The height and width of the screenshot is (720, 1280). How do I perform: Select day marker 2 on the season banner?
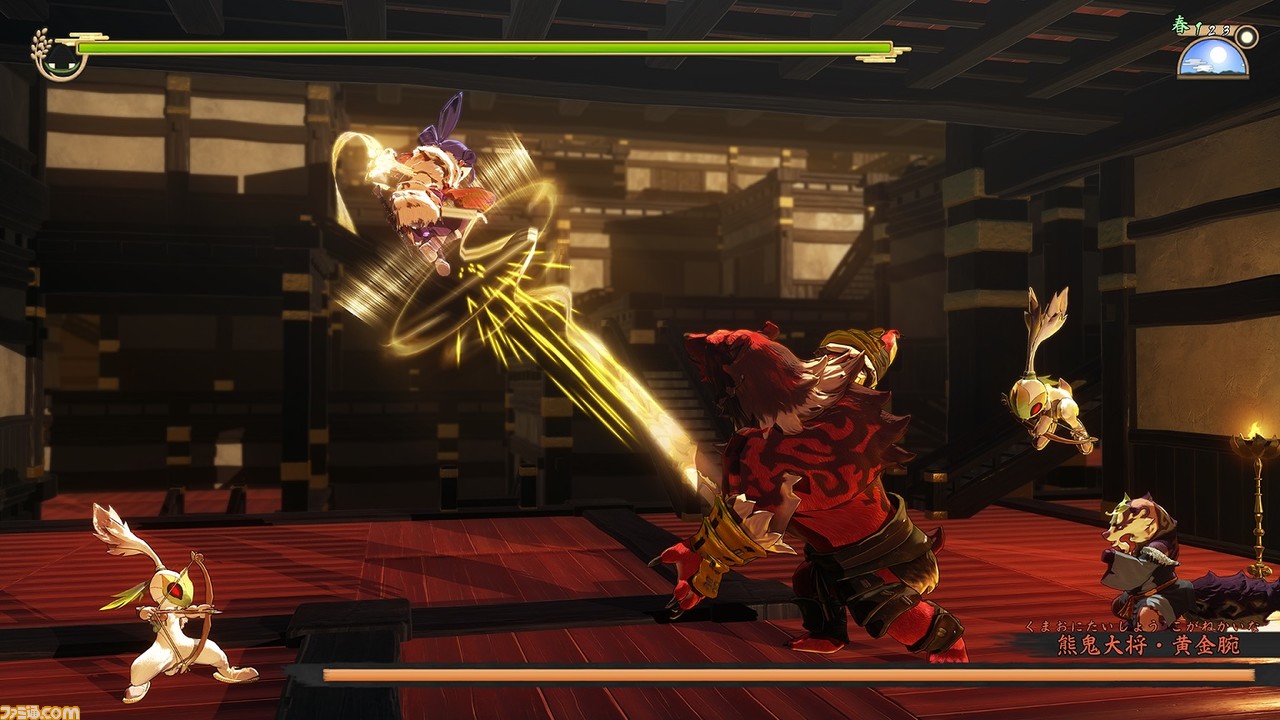[x=1212, y=31]
